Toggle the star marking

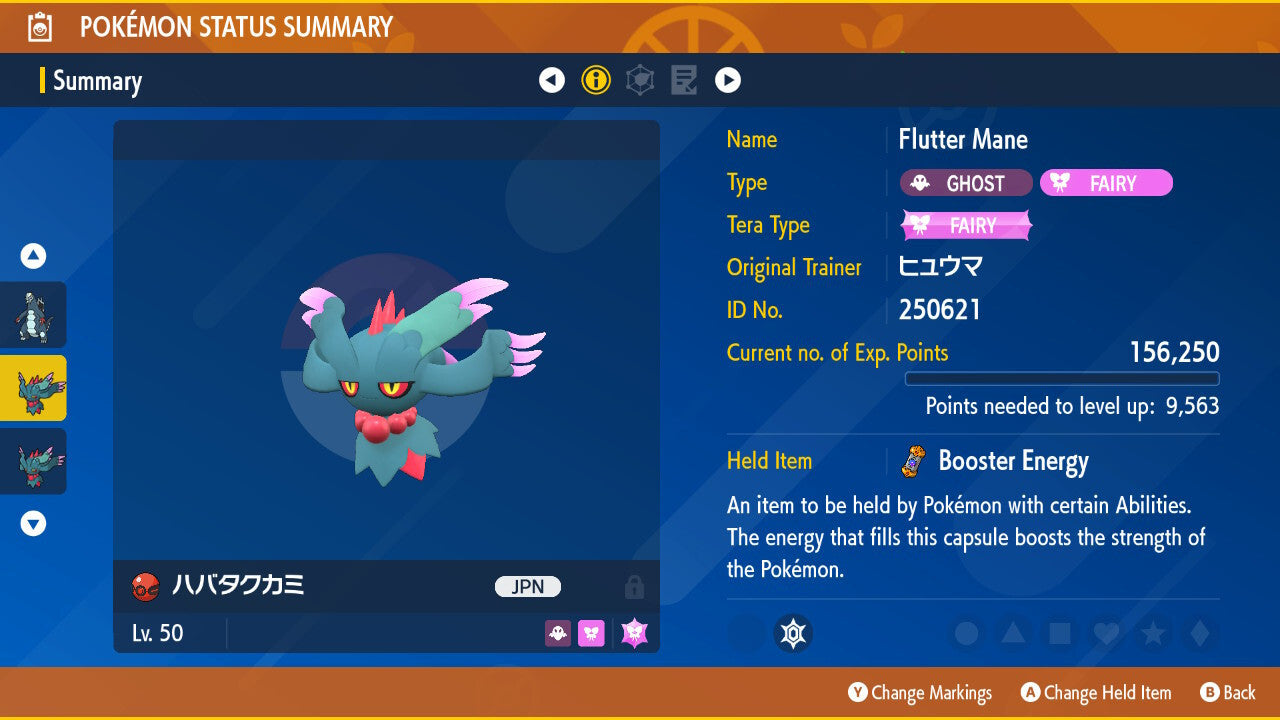(1152, 633)
